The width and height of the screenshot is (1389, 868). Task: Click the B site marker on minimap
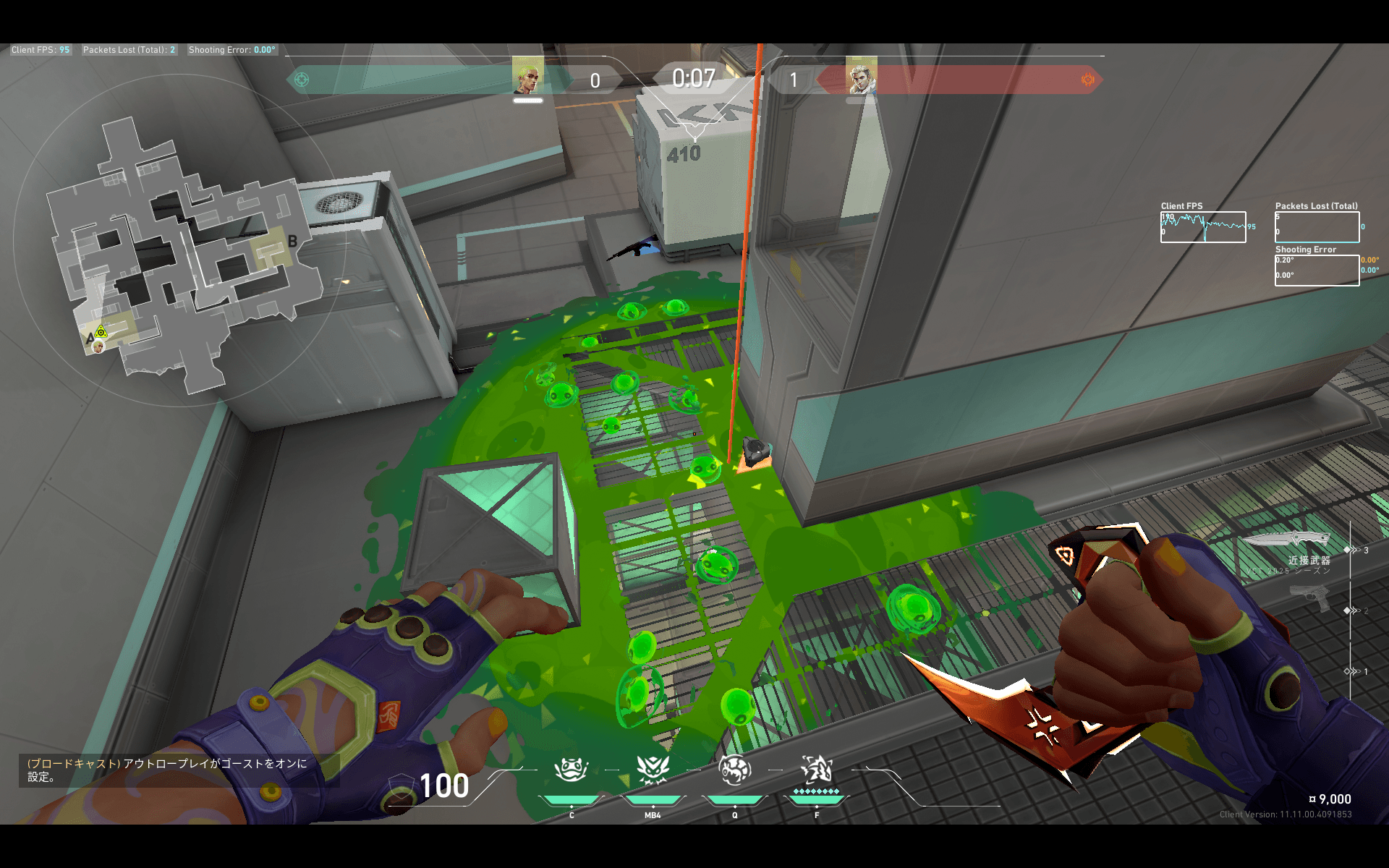pos(292,242)
